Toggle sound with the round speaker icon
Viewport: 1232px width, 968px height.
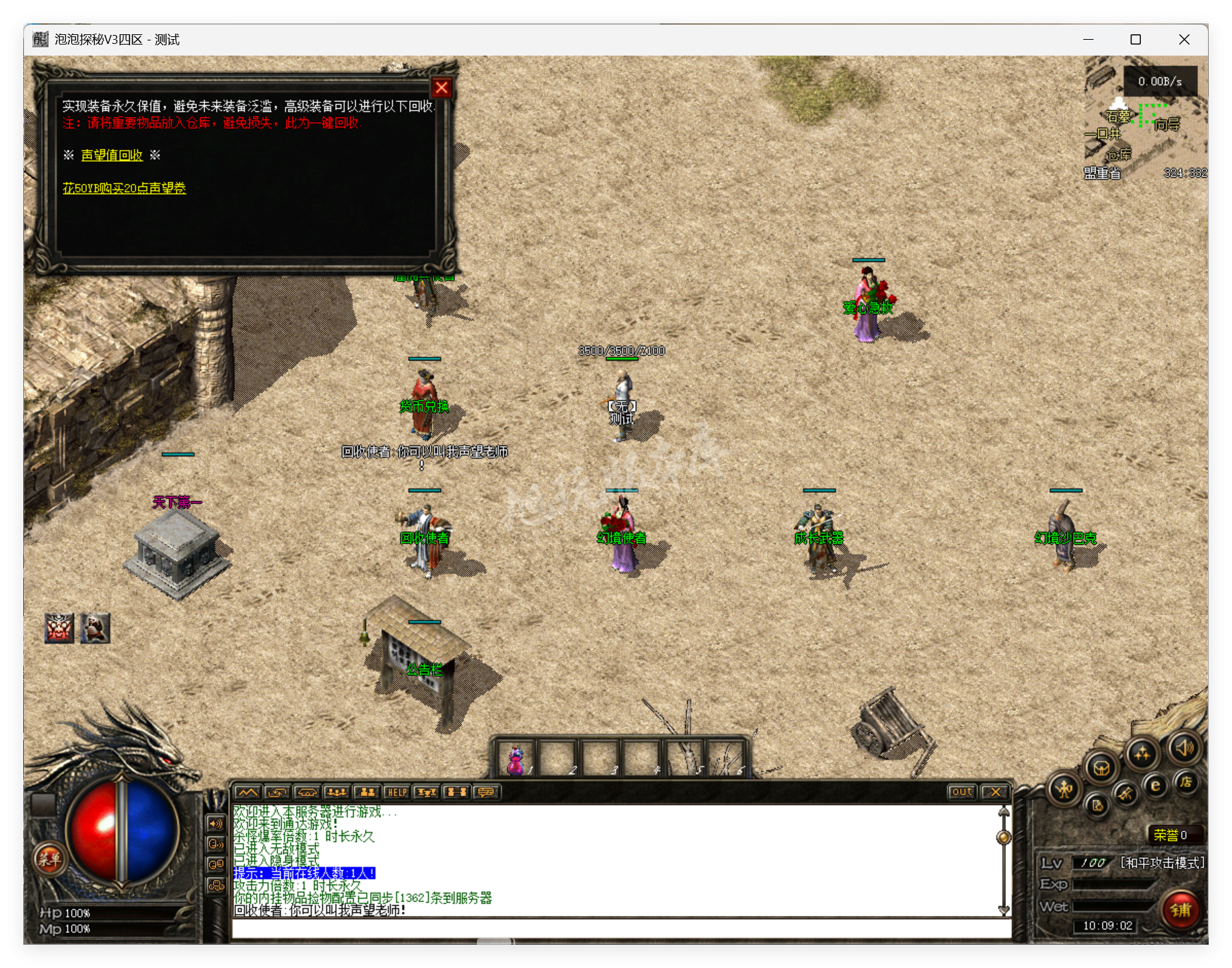pos(1185,748)
